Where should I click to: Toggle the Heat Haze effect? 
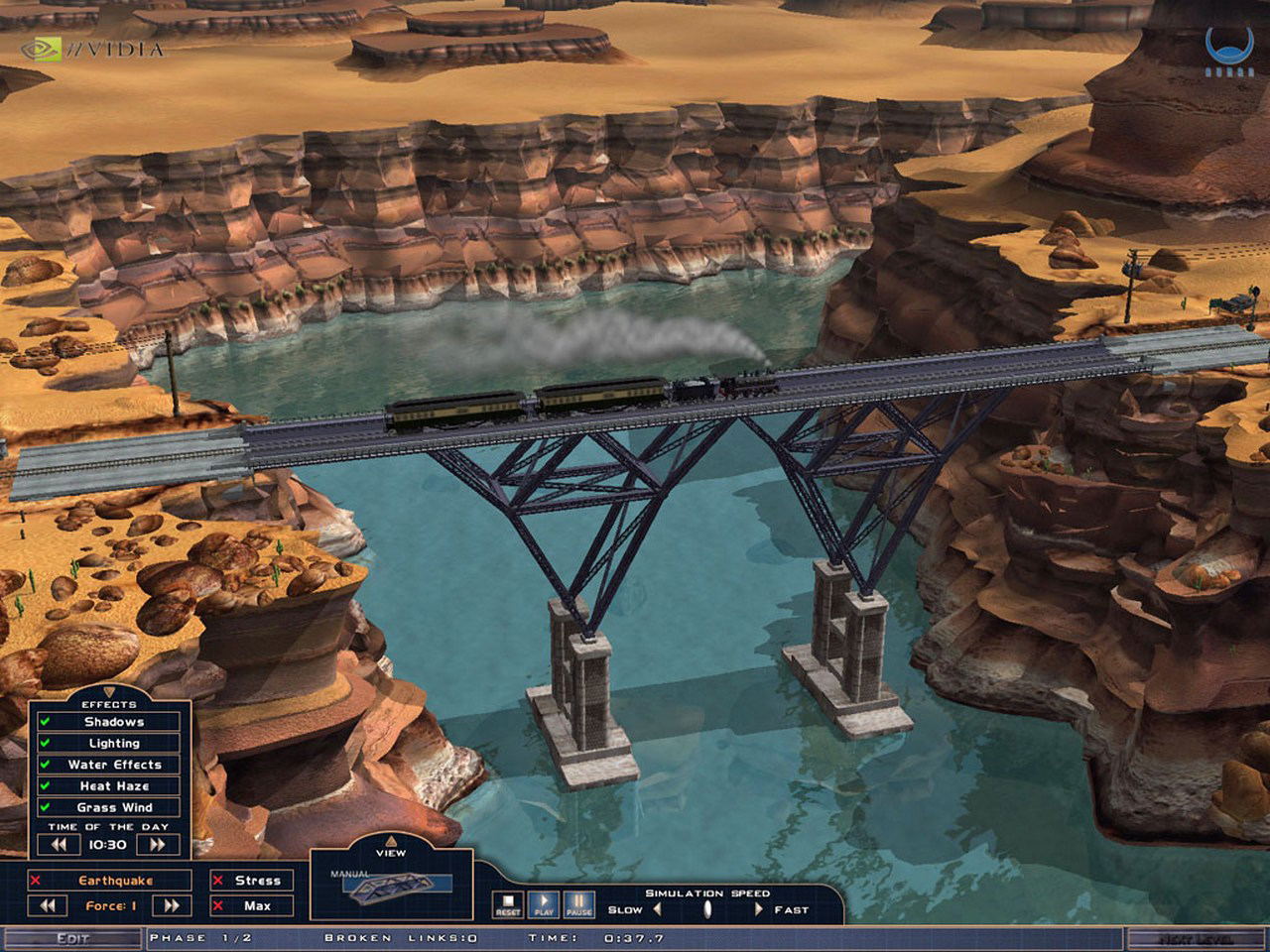(45, 785)
